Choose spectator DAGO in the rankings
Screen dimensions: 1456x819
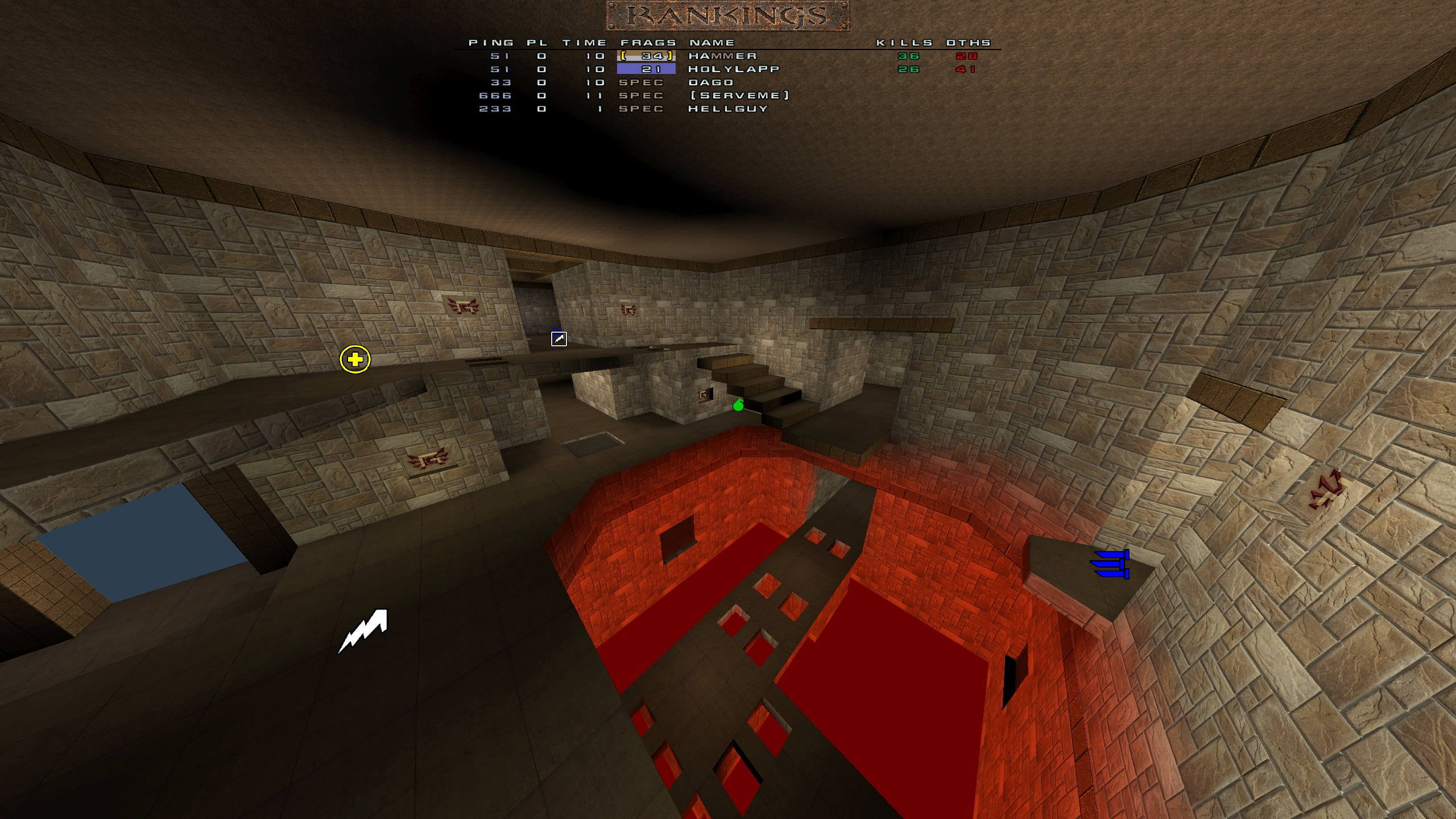tap(710, 82)
